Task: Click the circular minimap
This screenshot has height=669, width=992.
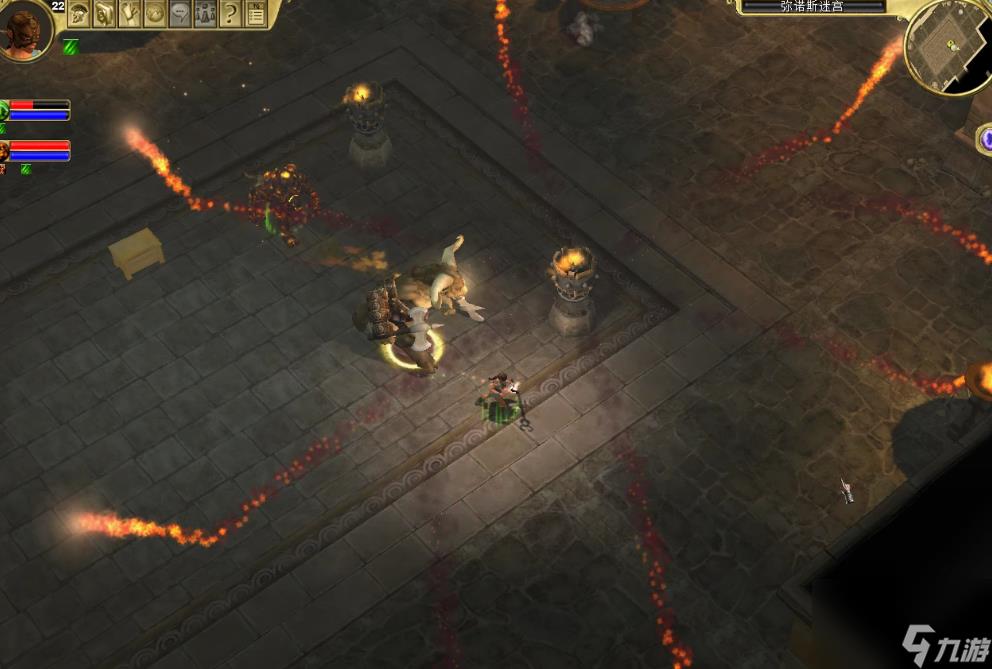Action: 947,50
